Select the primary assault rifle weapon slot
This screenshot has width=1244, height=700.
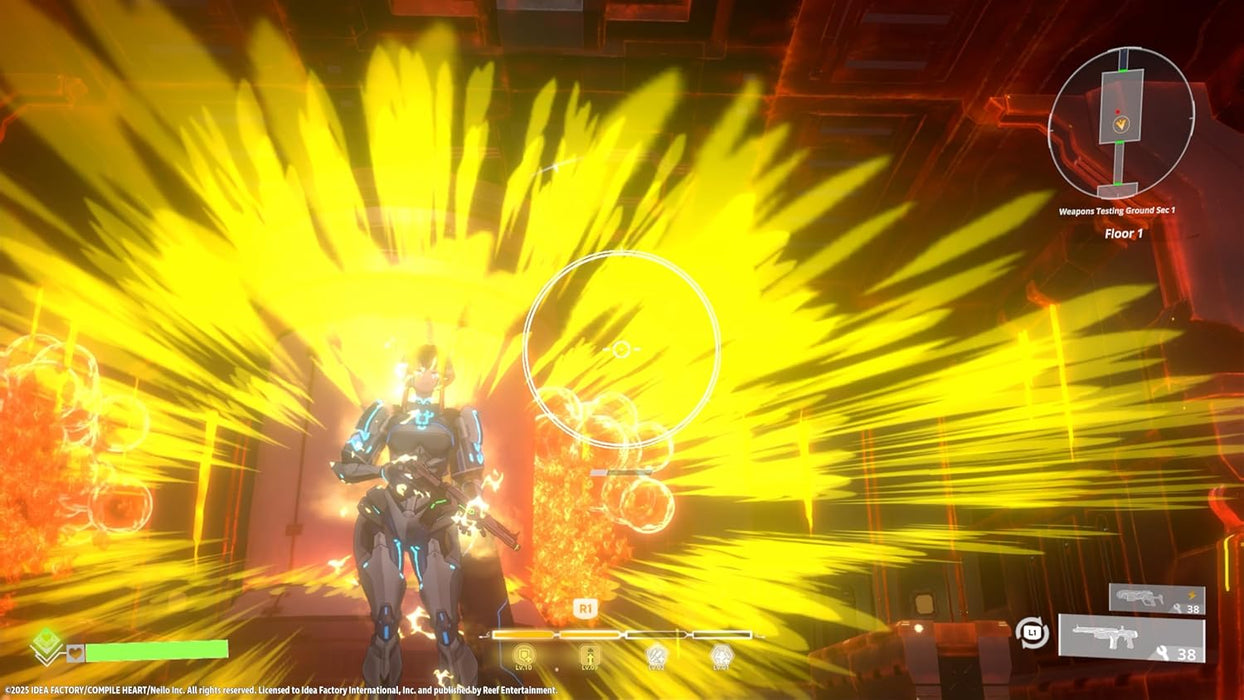[1131, 639]
